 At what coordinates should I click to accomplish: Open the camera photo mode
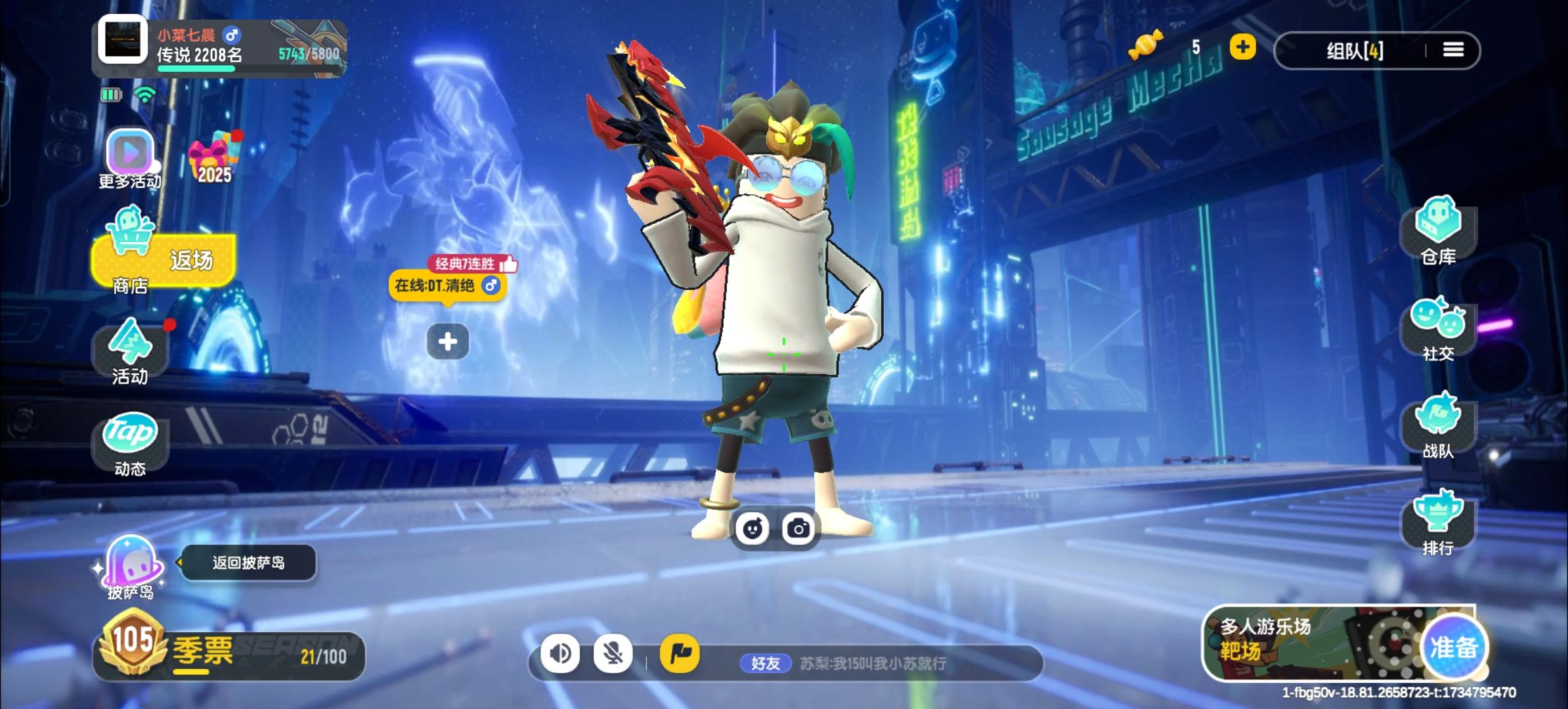point(798,528)
